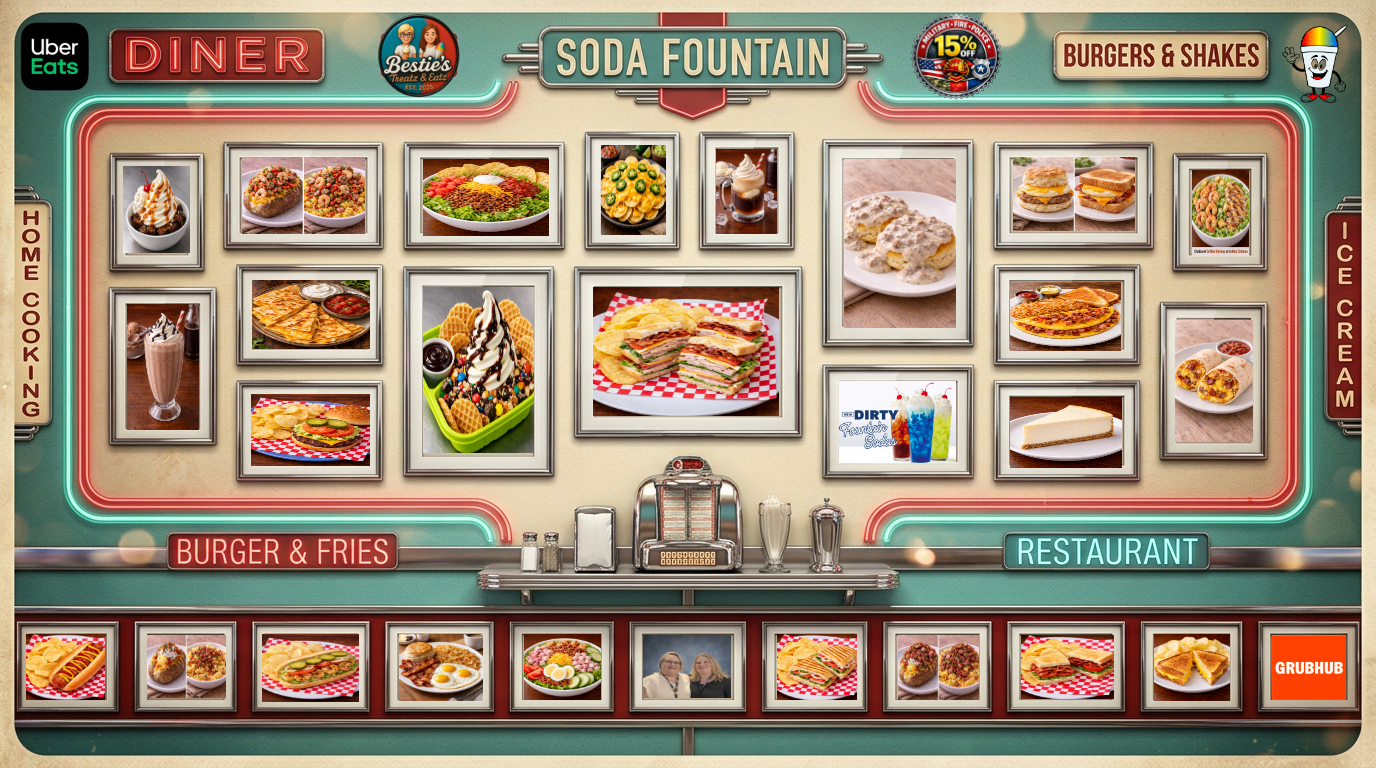Screen dimensions: 1376x768
Task: Click the 15% off military discount badge
Action: click(955, 56)
